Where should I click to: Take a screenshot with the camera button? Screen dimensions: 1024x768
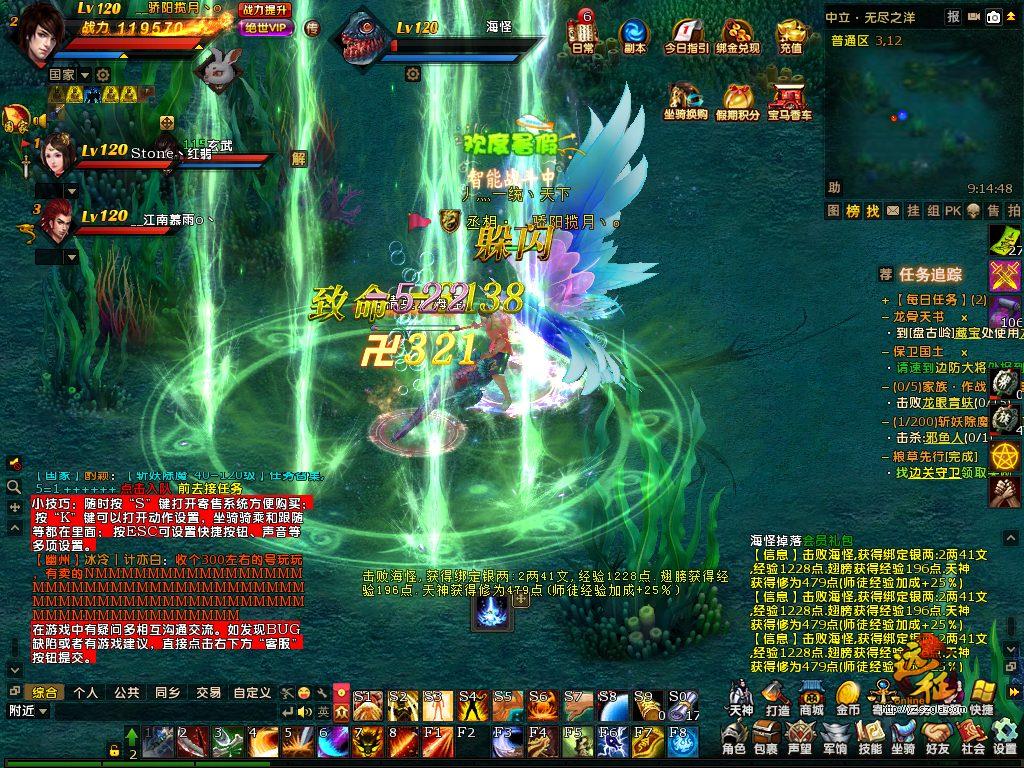993,16
